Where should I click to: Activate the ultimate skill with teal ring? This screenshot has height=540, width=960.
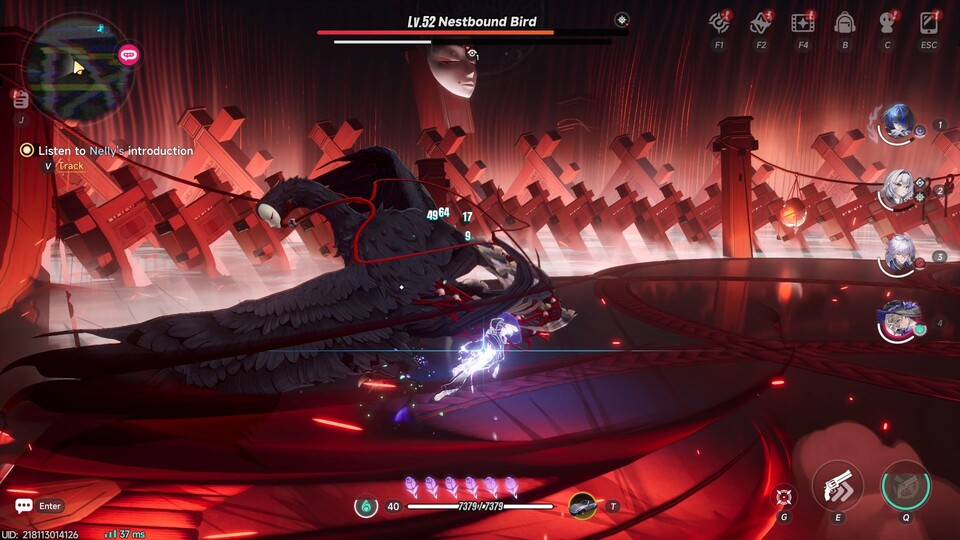point(905,486)
